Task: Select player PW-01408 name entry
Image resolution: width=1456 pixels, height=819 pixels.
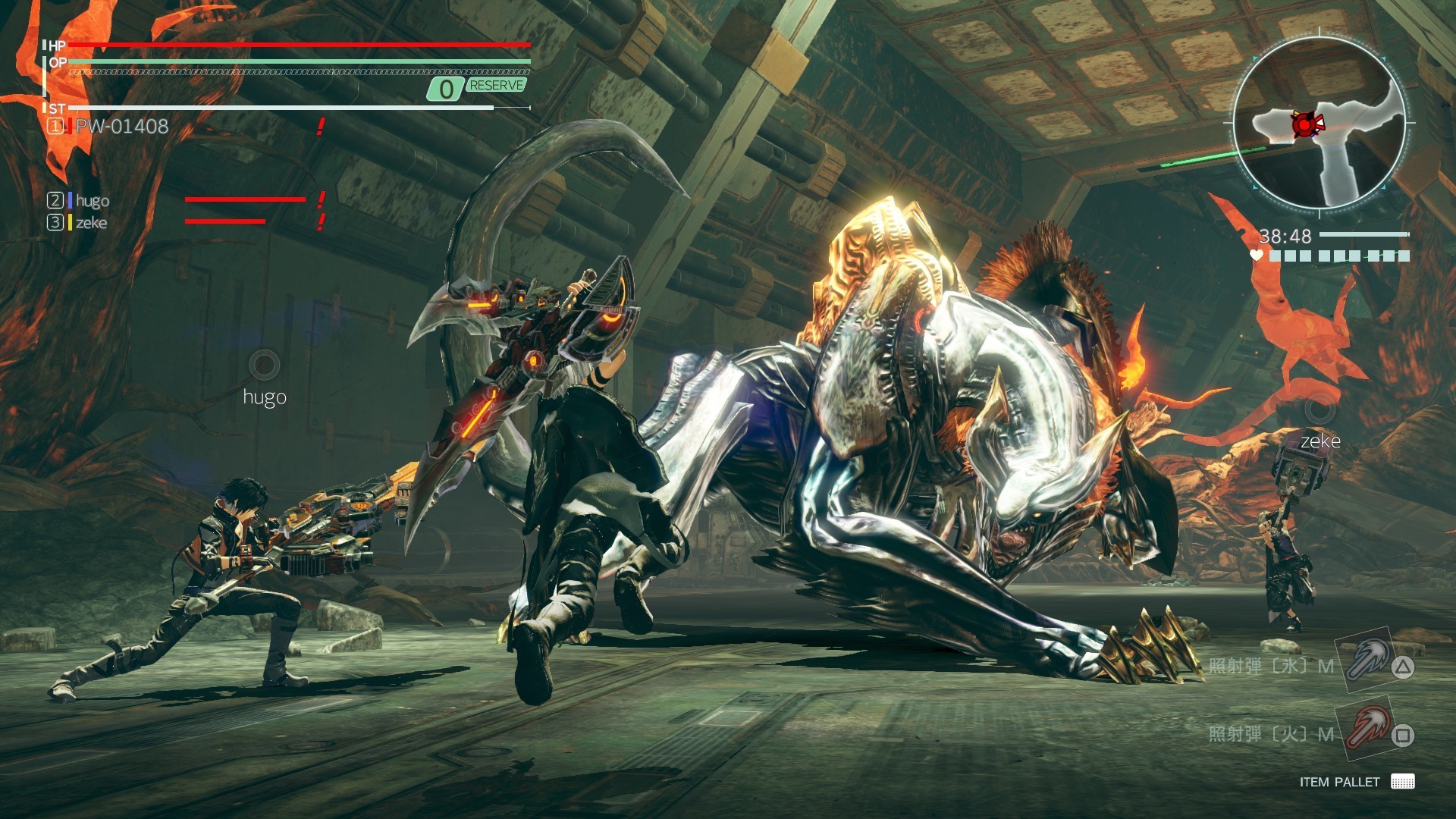Action: pos(121,126)
